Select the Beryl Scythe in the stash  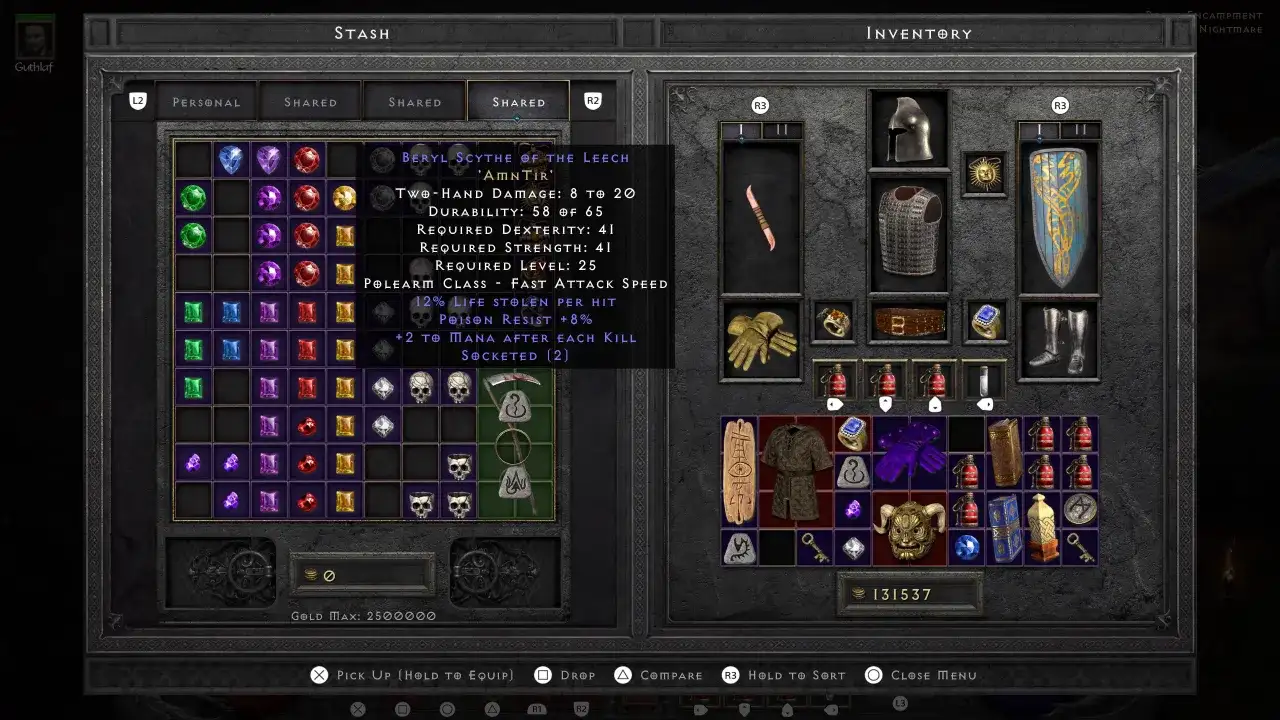515,447
